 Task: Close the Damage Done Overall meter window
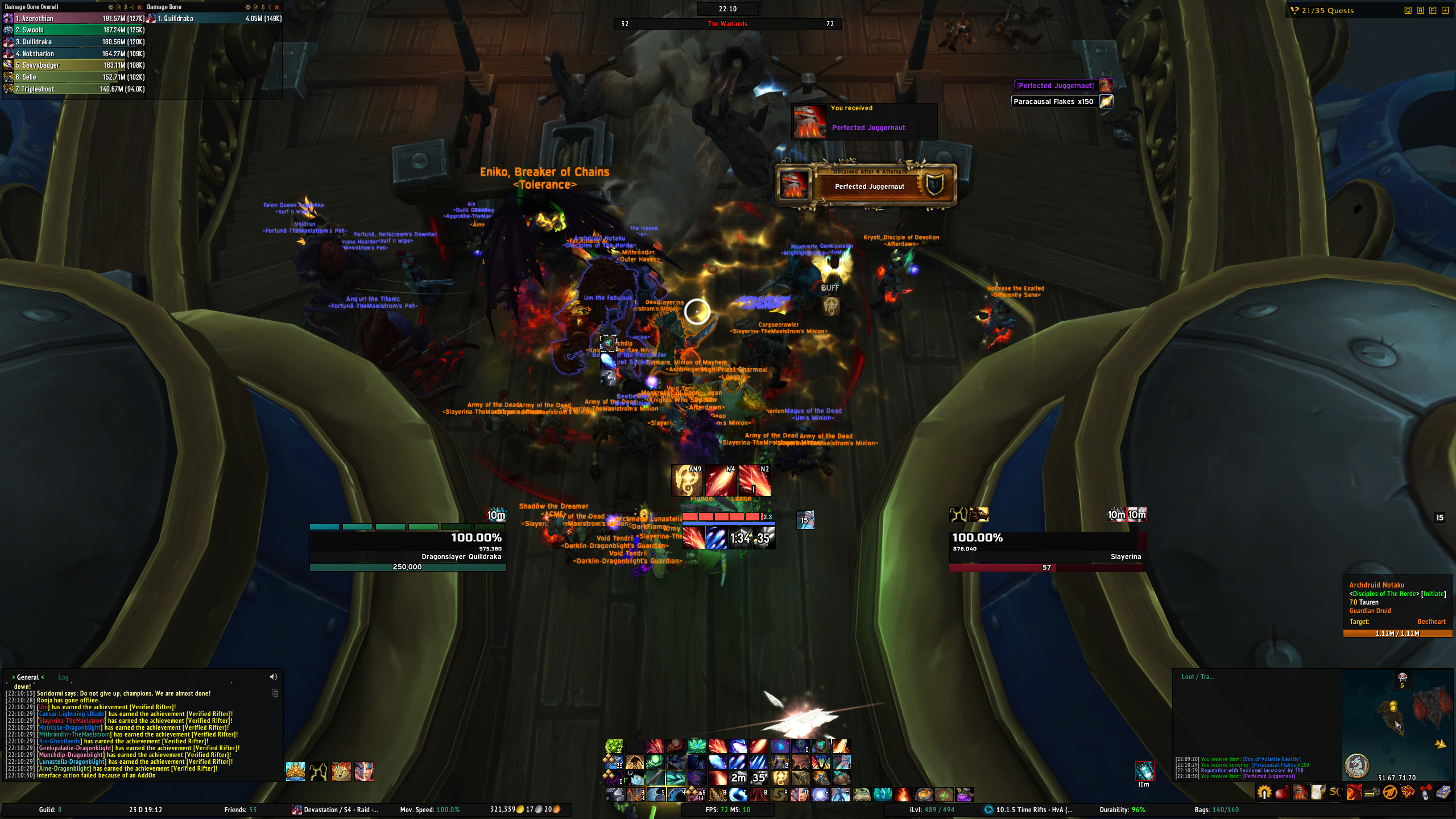coord(139,7)
